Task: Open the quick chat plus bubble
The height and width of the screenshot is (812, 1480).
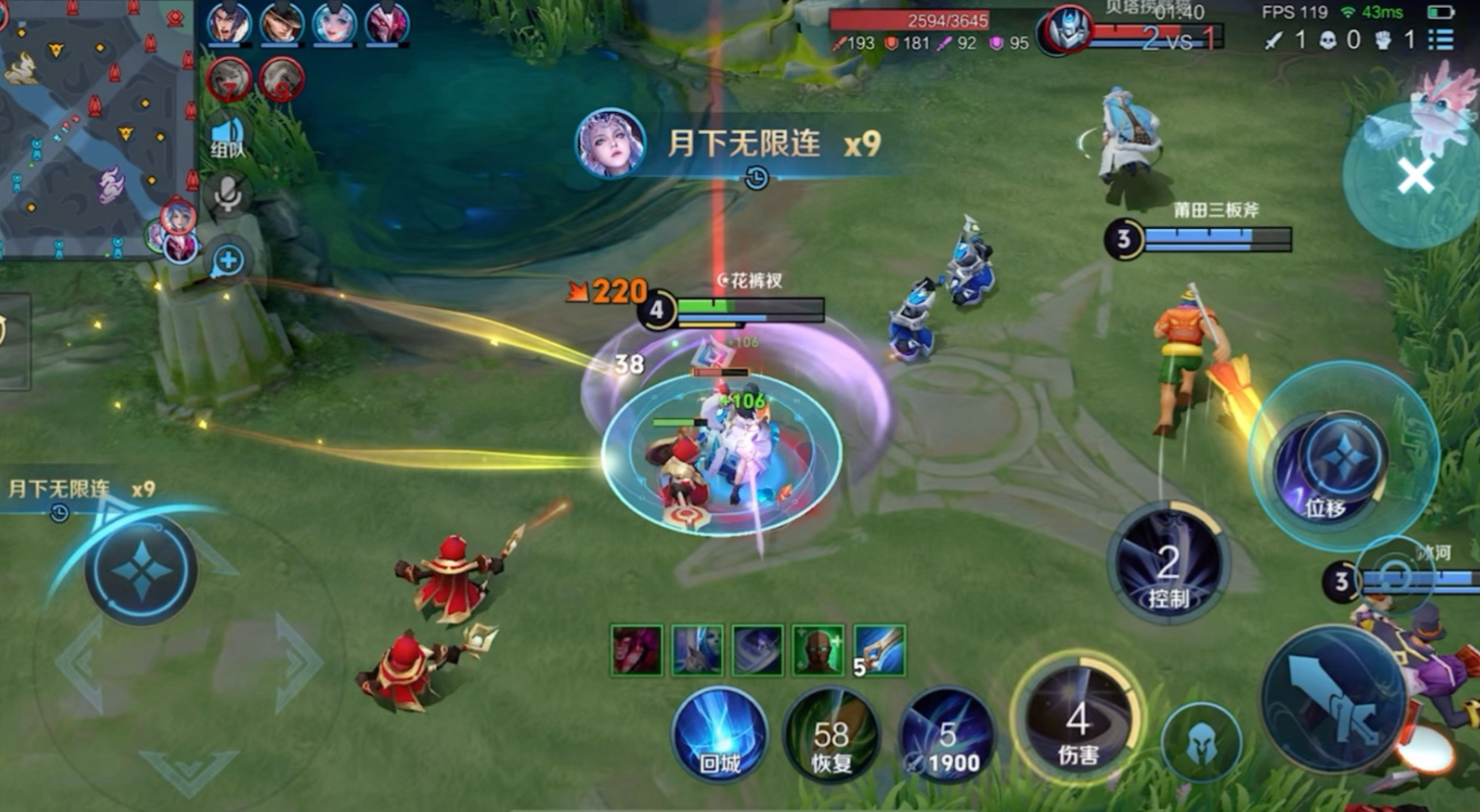Action: 228,261
